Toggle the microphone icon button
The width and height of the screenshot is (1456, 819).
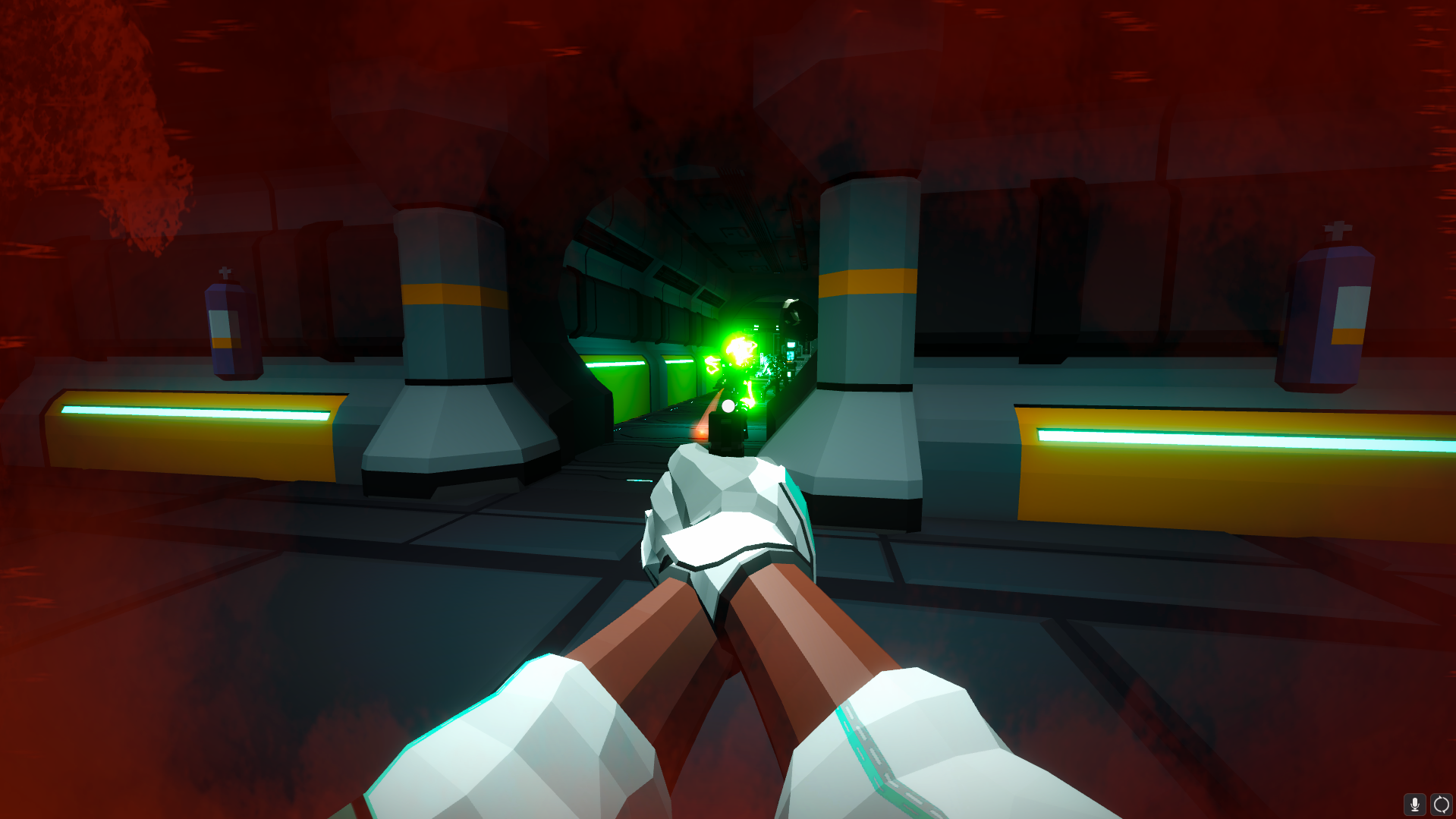tap(1414, 805)
